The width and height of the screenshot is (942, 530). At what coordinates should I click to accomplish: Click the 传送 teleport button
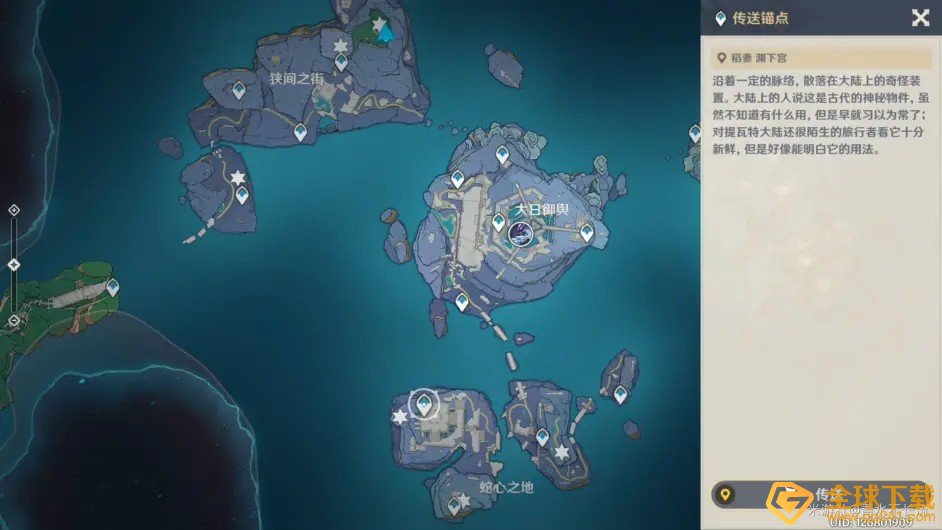822,494
